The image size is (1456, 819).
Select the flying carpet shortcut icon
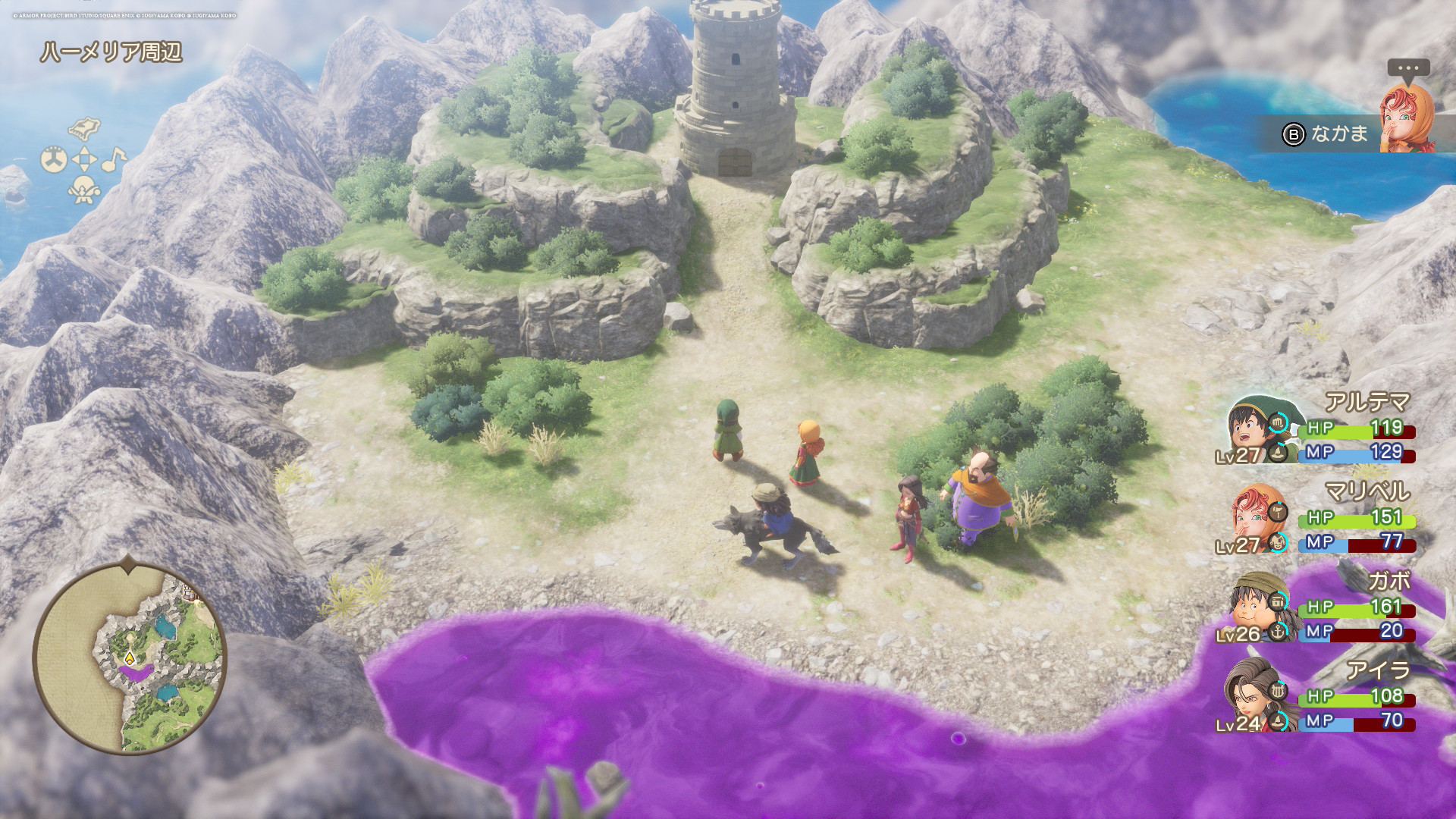tap(84, 128)
